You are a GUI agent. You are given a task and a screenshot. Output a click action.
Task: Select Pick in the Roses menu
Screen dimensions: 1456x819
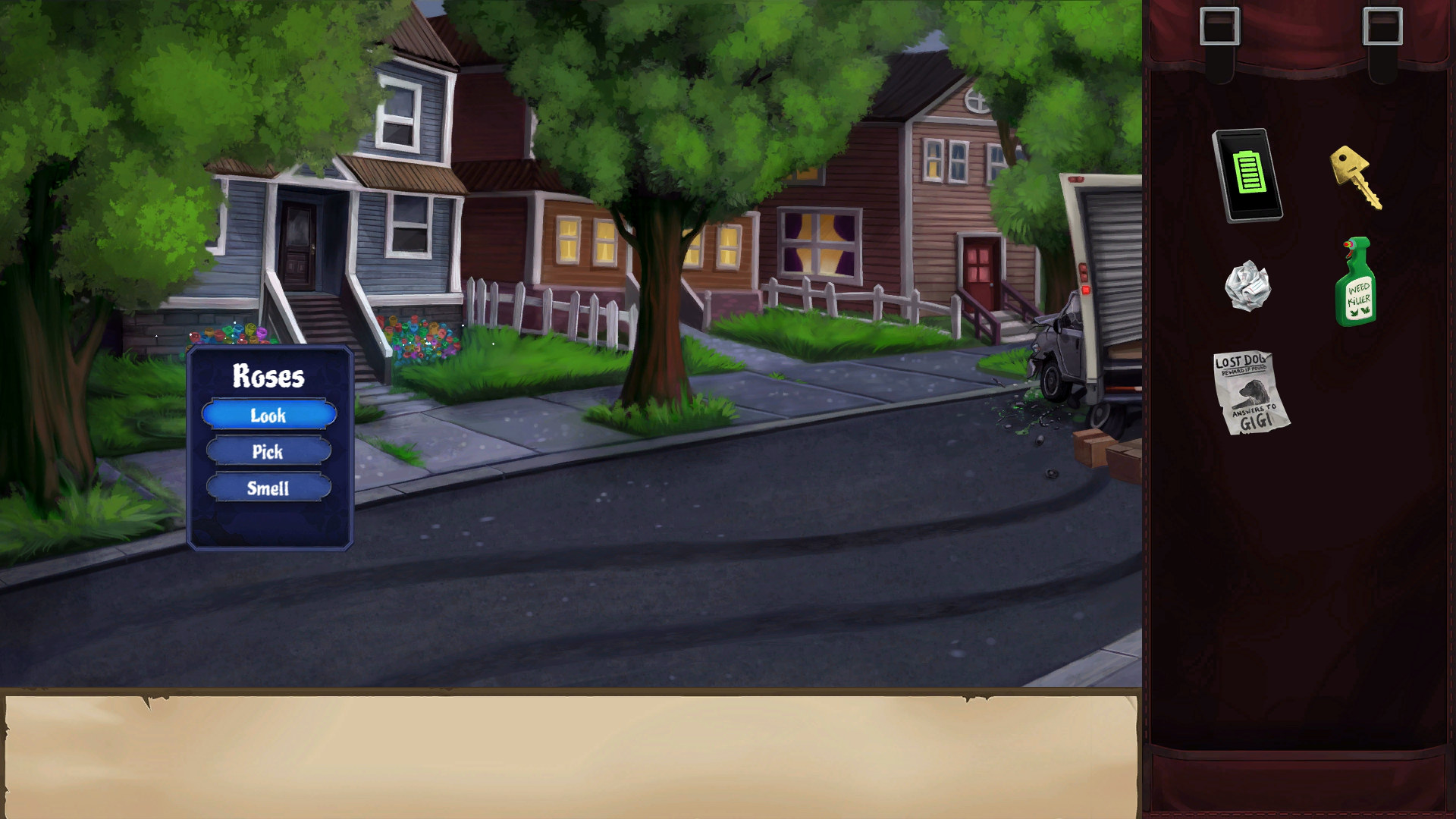(268, 451)
